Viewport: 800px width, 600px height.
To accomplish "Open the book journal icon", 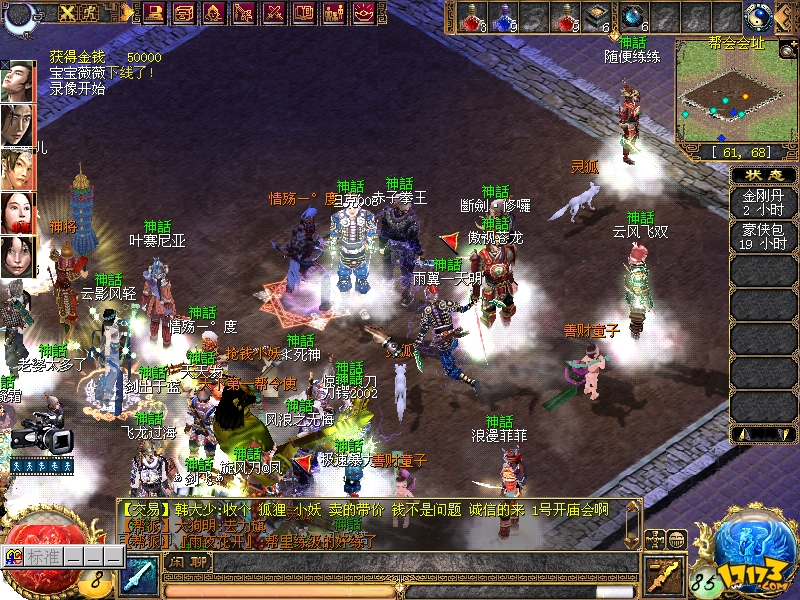I will (x=304, y=13).
